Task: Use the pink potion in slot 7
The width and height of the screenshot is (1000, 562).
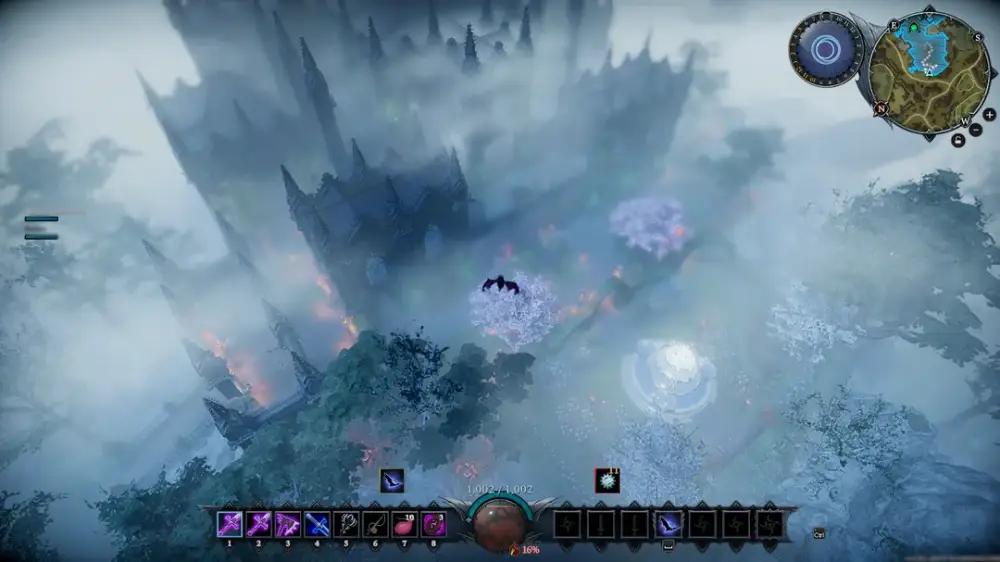Action: click(404, 523)
